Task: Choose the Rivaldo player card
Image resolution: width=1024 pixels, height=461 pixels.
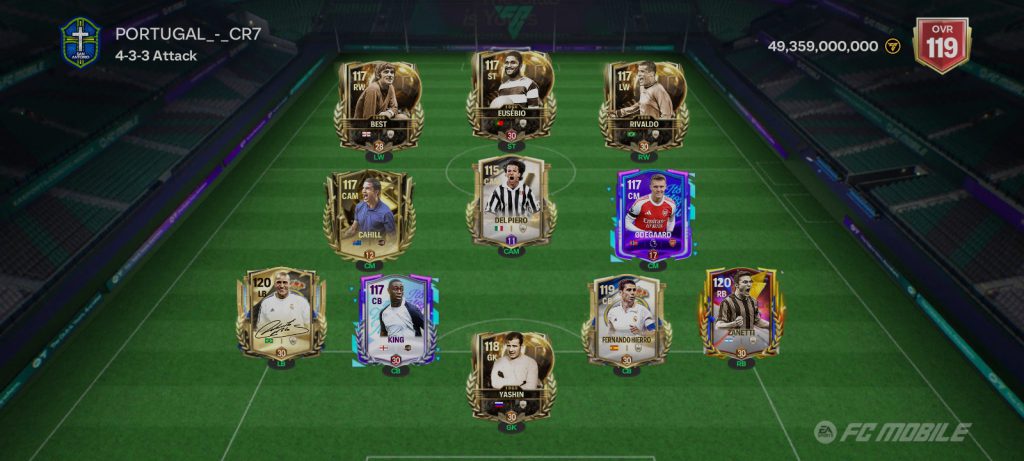Action: (x=643, y=104)
